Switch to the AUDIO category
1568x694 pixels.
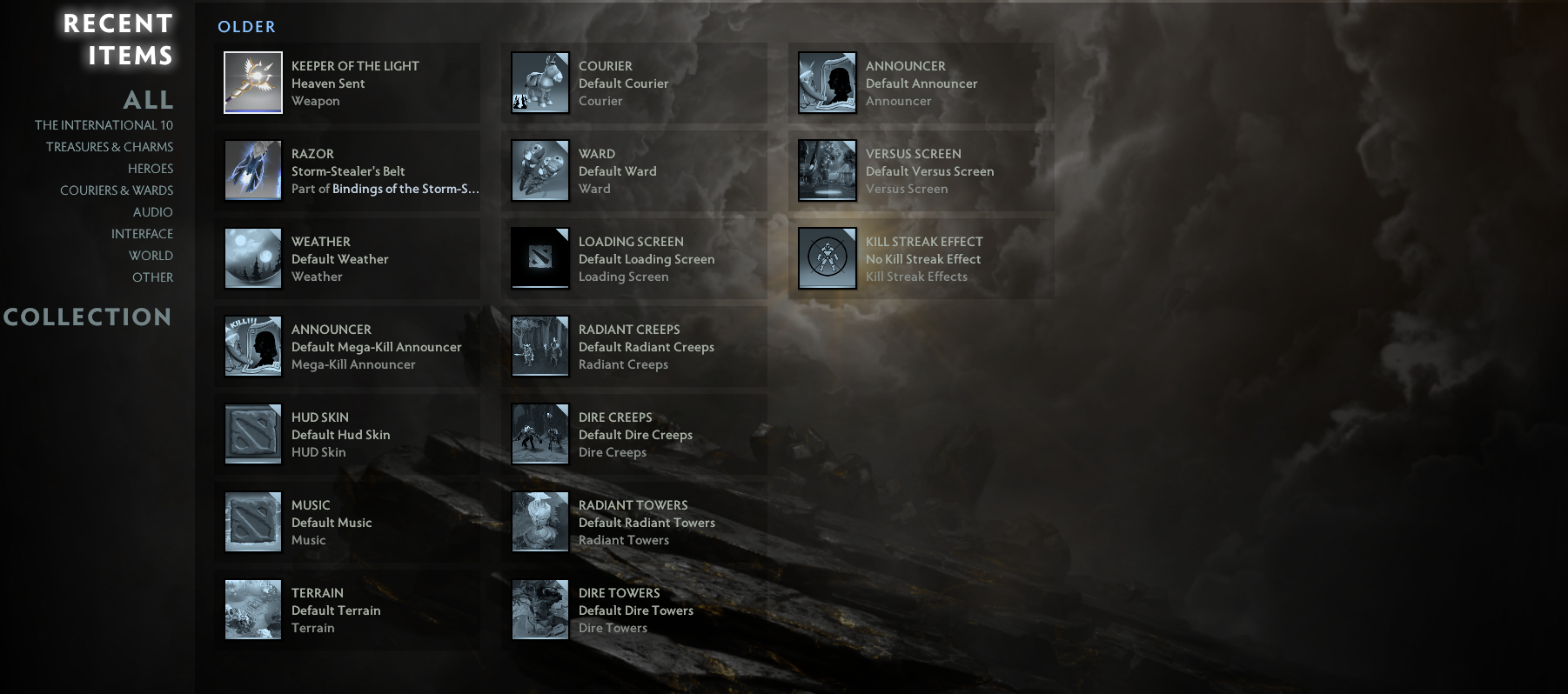click(x=153, y=211)
